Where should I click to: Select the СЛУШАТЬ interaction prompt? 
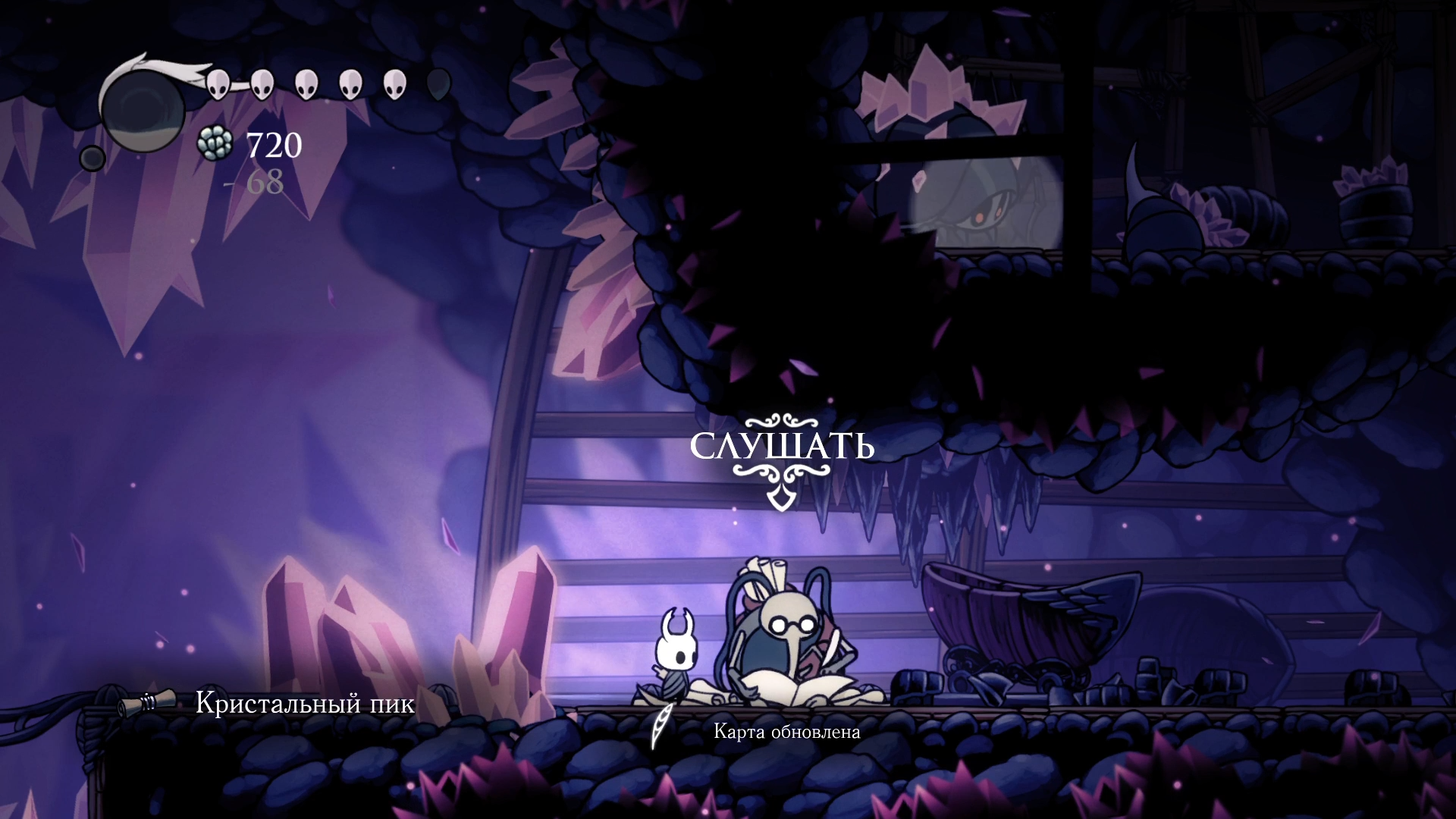point(782,447)
